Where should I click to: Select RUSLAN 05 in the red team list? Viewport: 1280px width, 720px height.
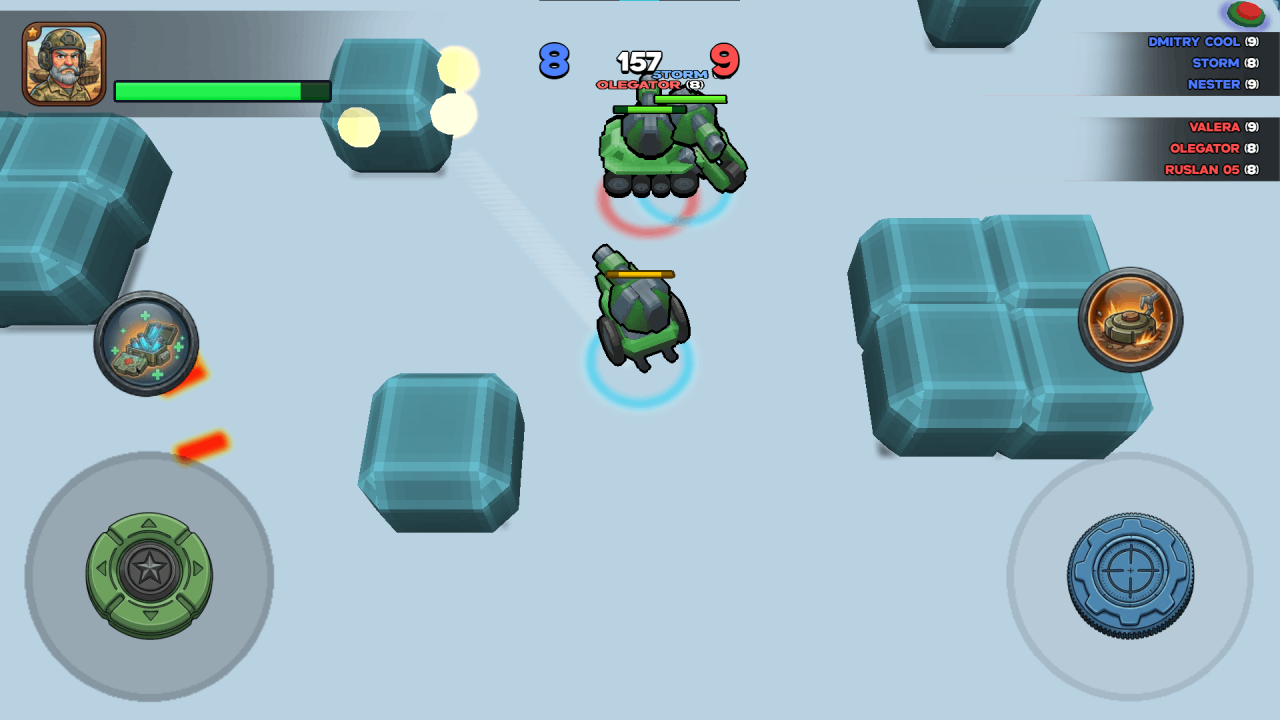[1203, 170]
